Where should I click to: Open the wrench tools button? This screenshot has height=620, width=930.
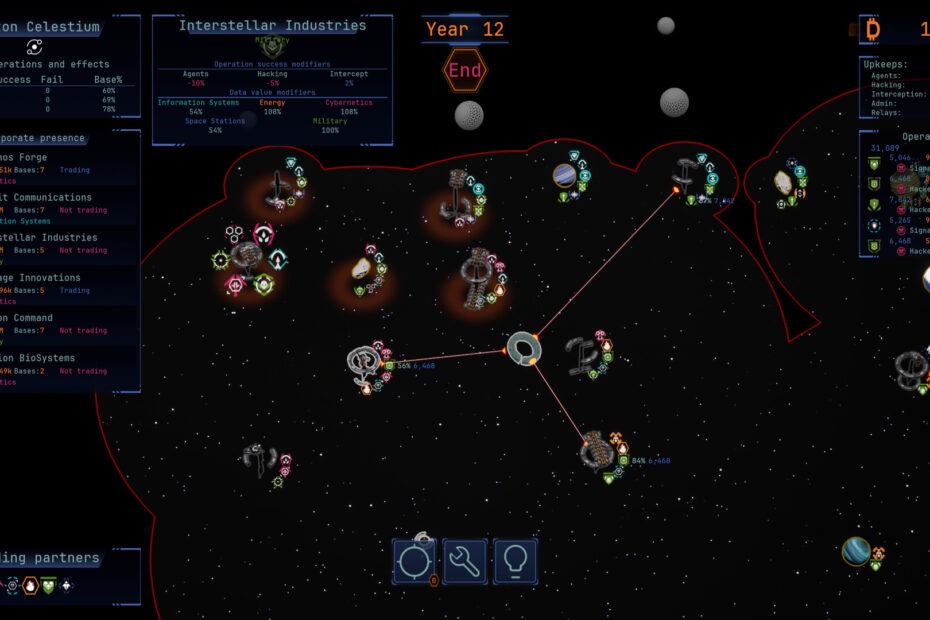click(465, 561)
